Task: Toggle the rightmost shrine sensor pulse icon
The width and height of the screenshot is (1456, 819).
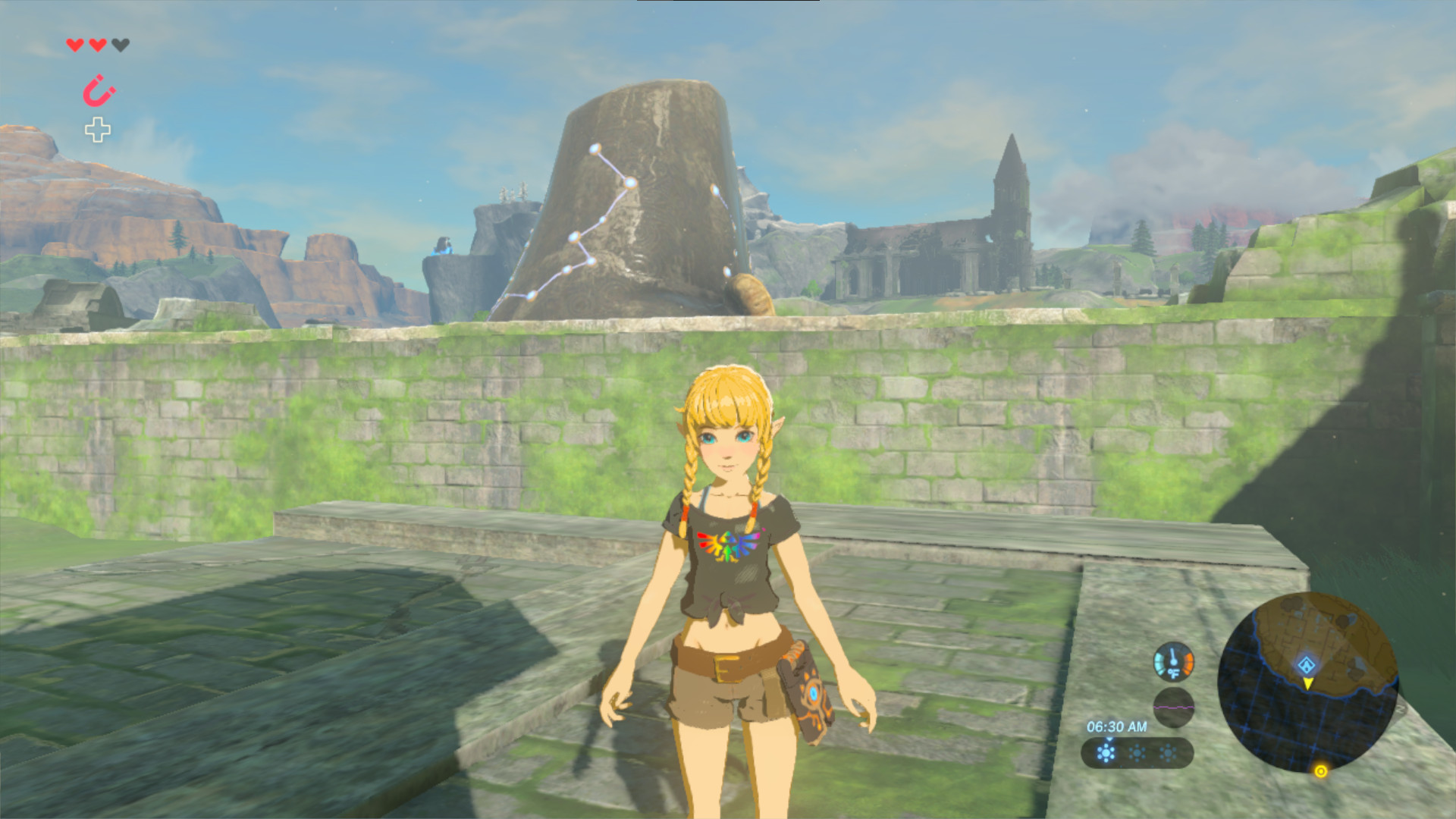Action: [x=1169, y=755]
